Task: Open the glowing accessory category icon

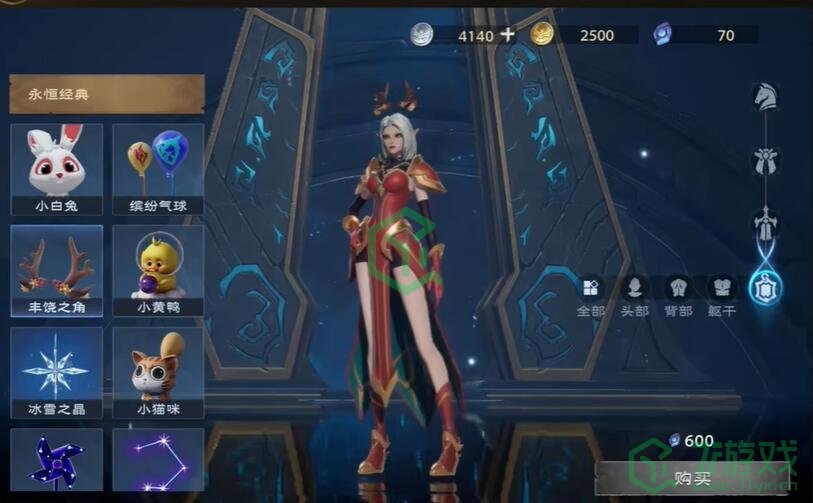Action: 766,288
